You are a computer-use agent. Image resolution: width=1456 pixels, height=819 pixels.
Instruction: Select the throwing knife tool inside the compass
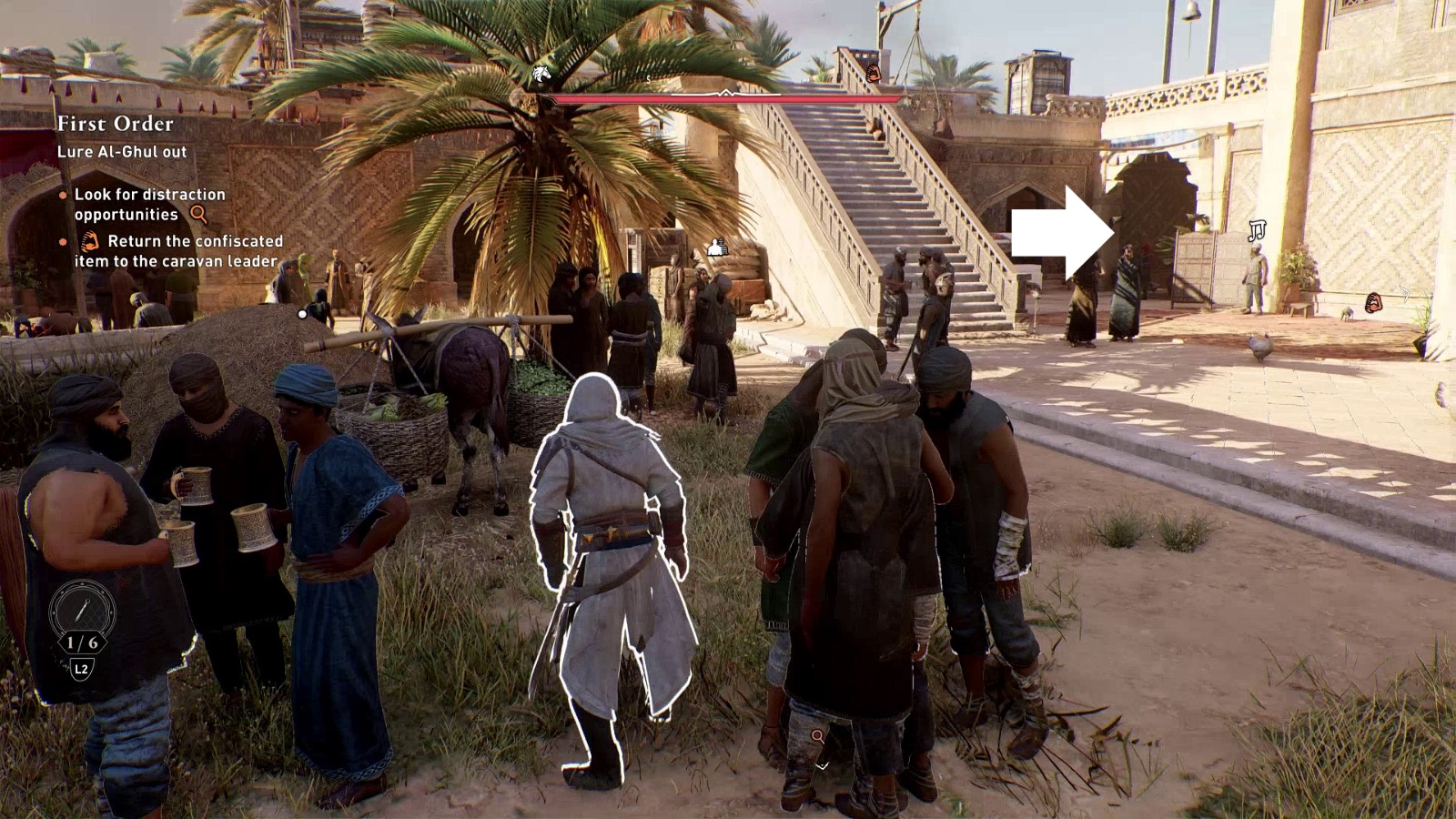80,609
